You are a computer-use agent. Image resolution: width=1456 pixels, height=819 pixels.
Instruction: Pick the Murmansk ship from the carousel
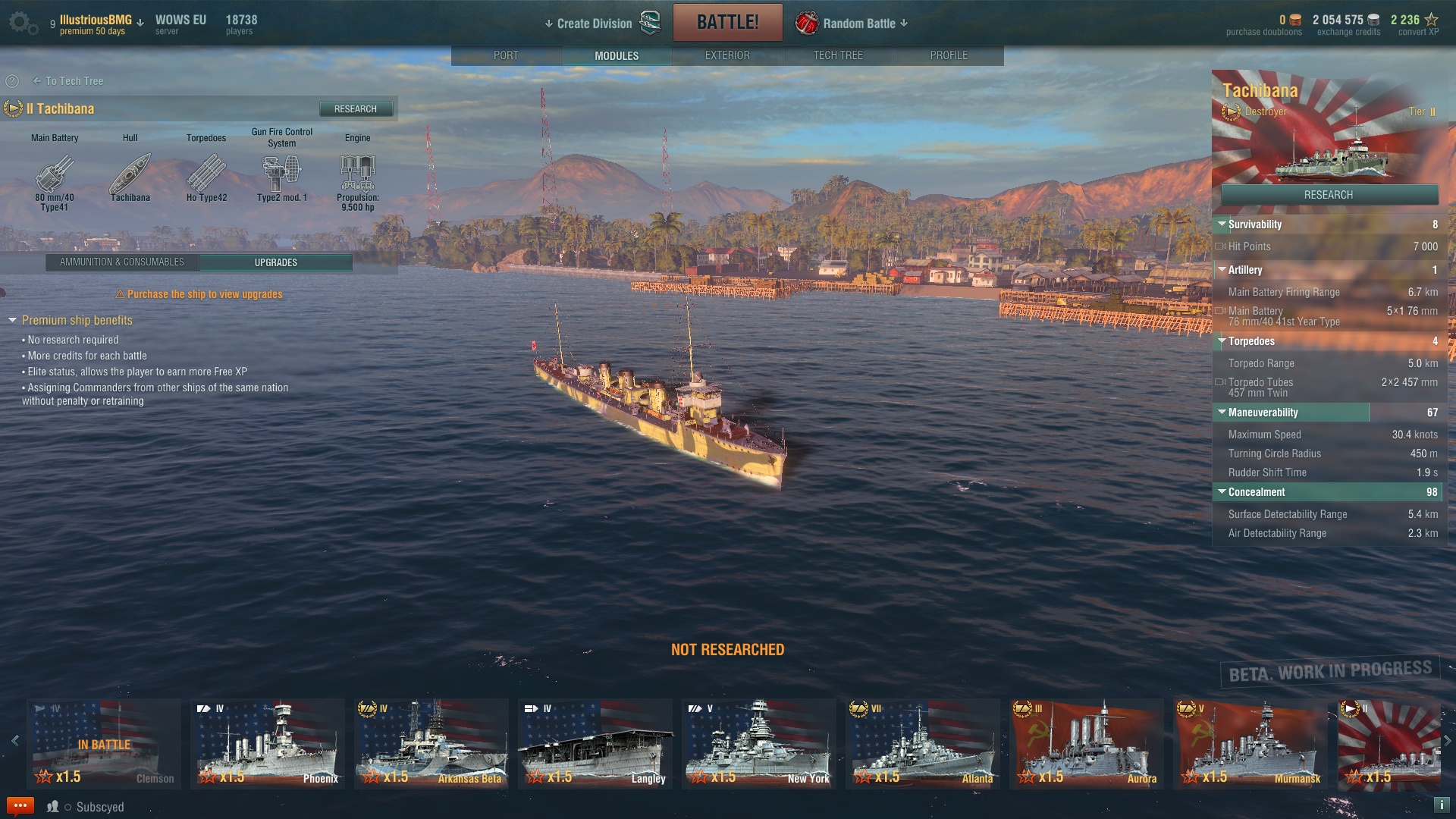pos(1250,743)
